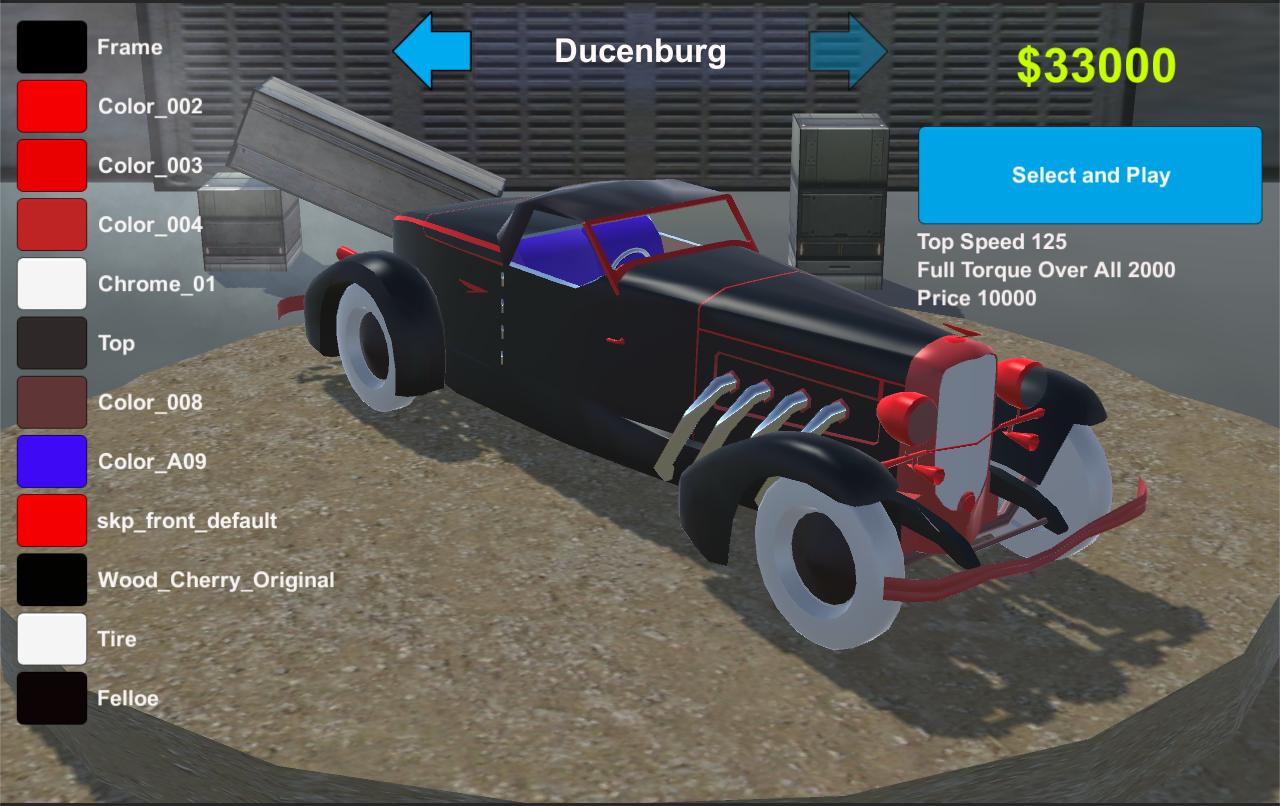The width and height of the screenshot is (1280, 806).
Task: Select the Color_004 dark red swatch
Action: click(x=51, y=224)
